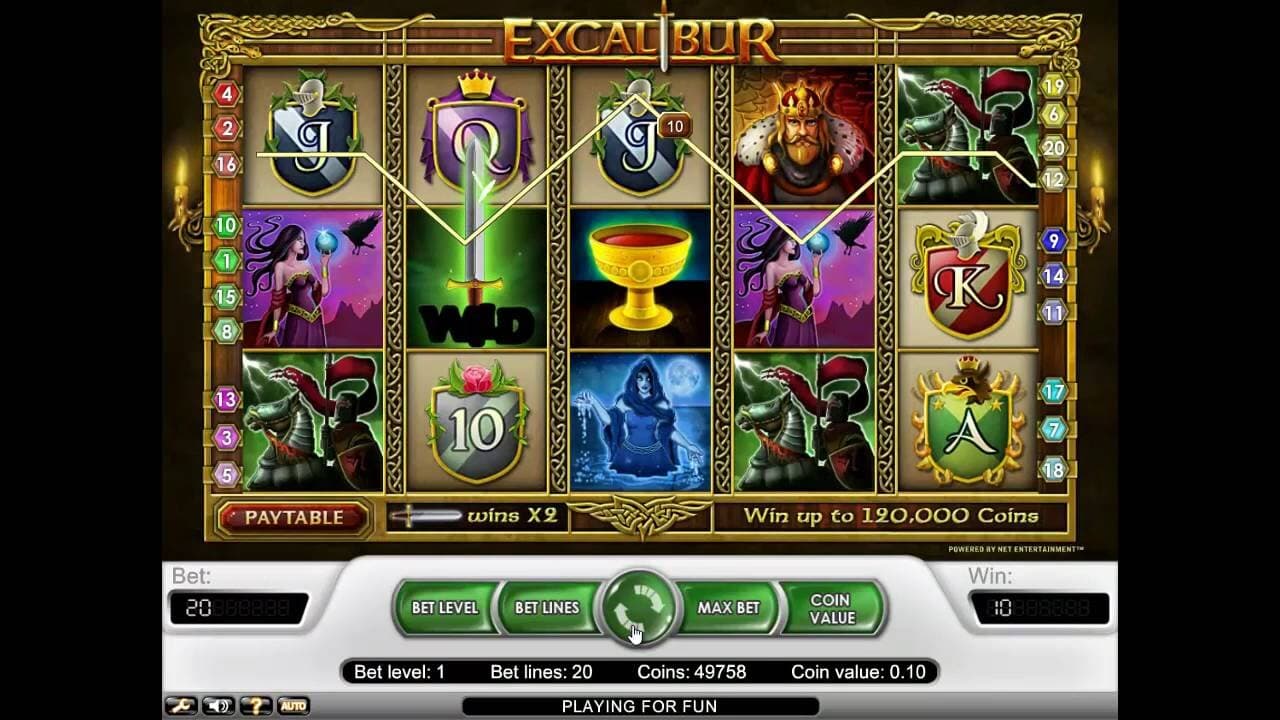Choose bet line marker 13
This screenshot has height=720, width=1280.
[226, 400]
